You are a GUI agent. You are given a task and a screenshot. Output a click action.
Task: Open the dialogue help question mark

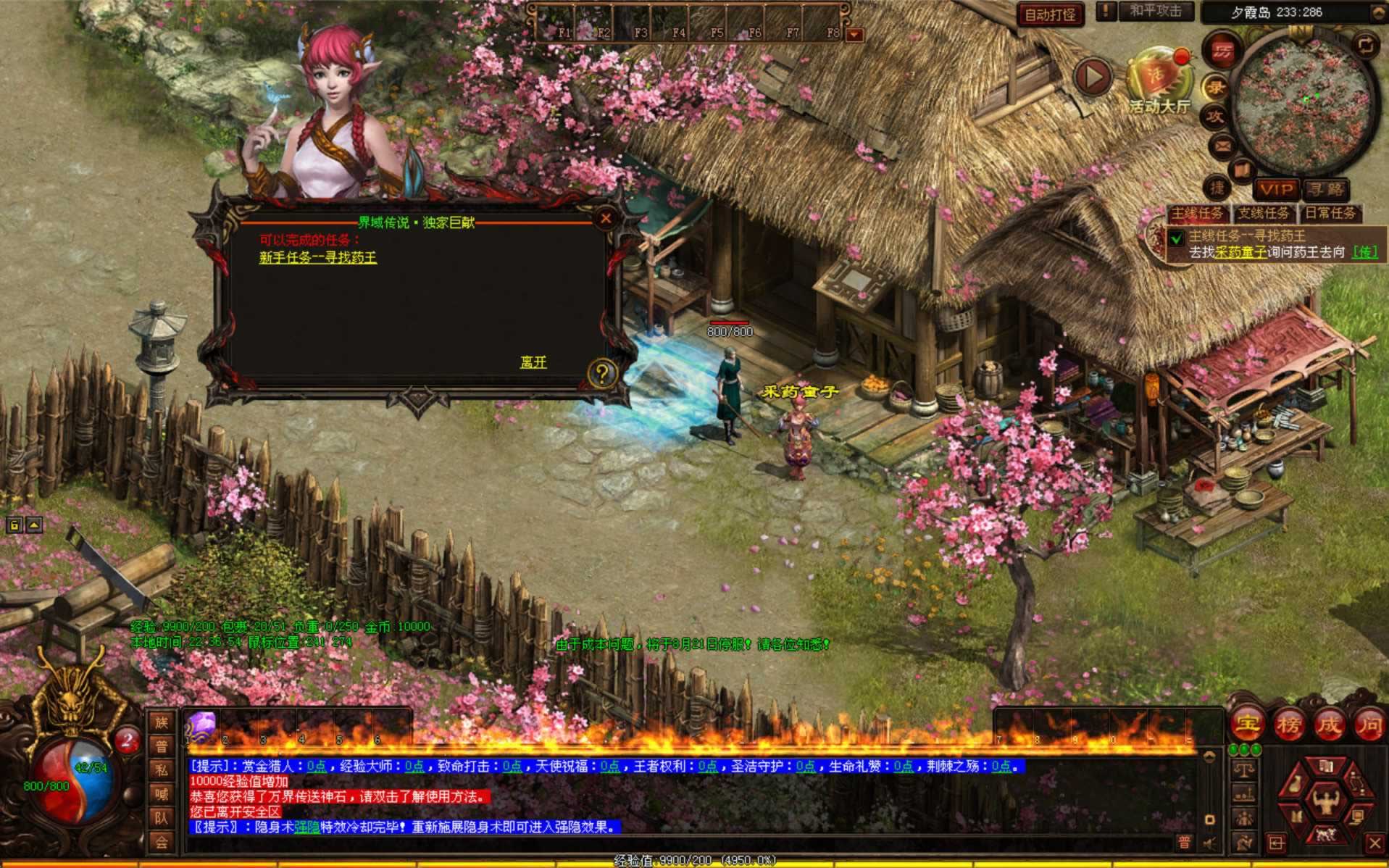click(x=601, y=374)
